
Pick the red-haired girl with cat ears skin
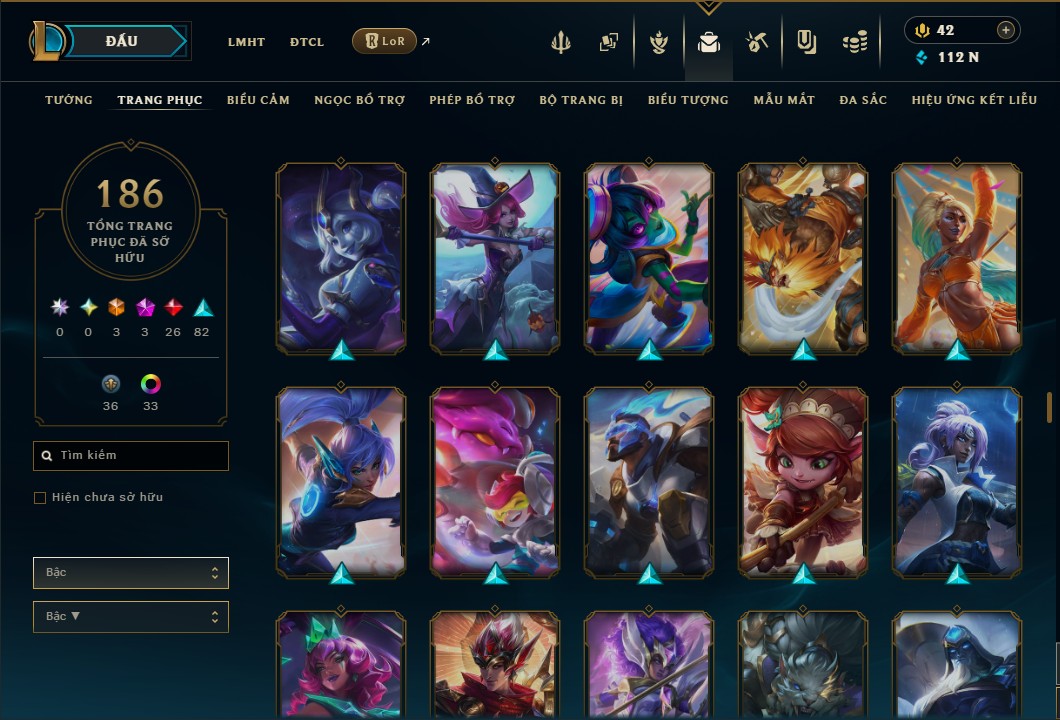(x=803, y=480)
